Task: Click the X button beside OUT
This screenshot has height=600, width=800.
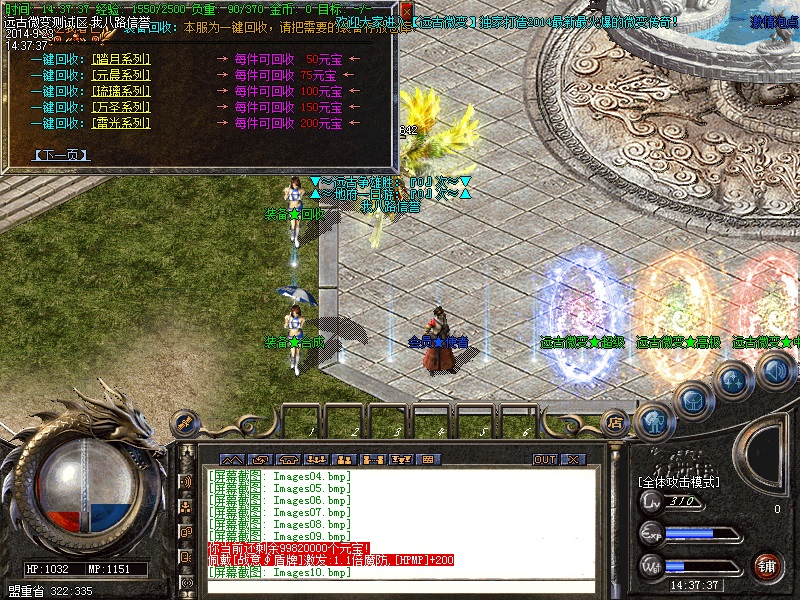Action: [573, 459]
